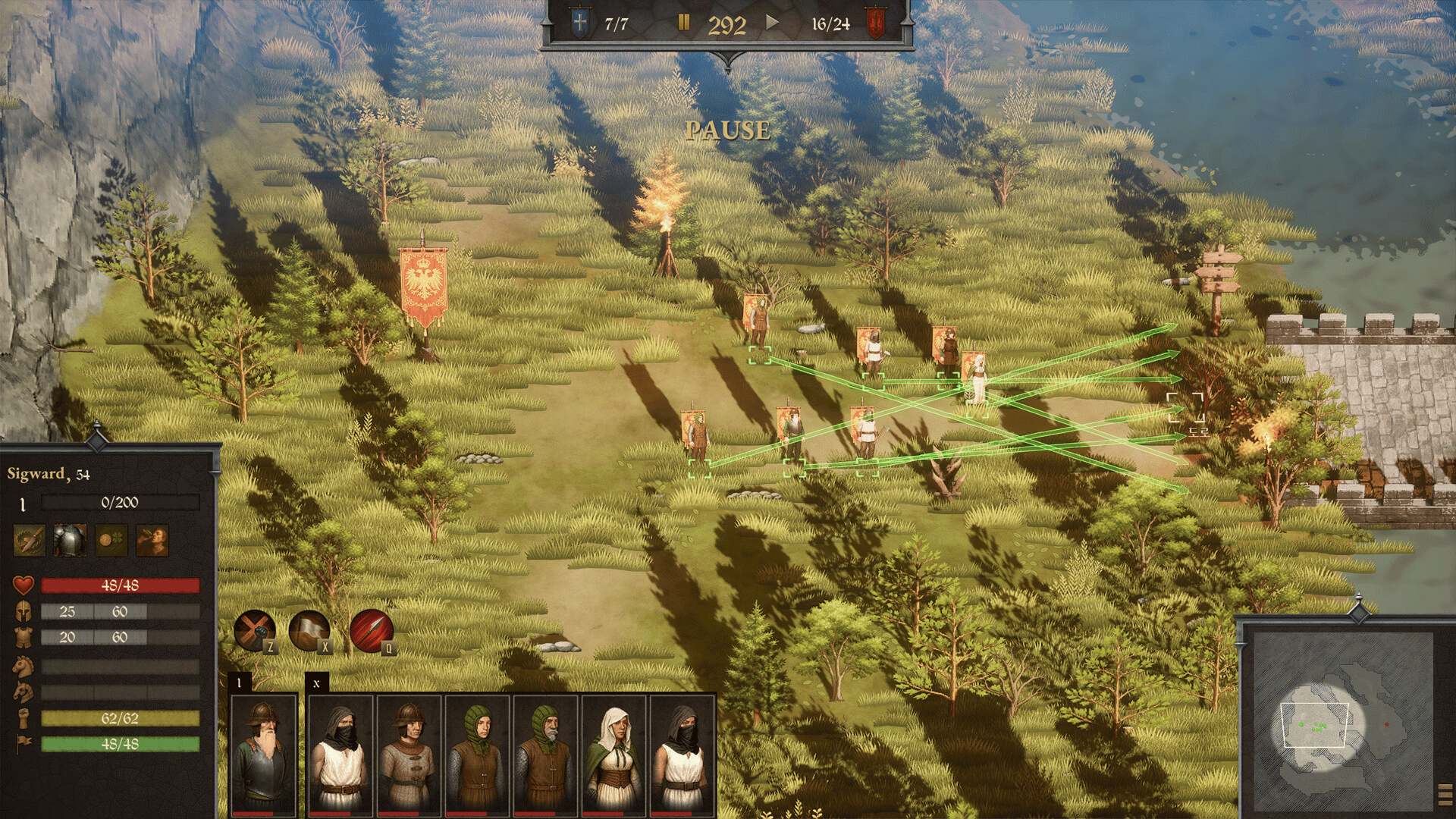Activate the white flag ability

tap(309, 629)
